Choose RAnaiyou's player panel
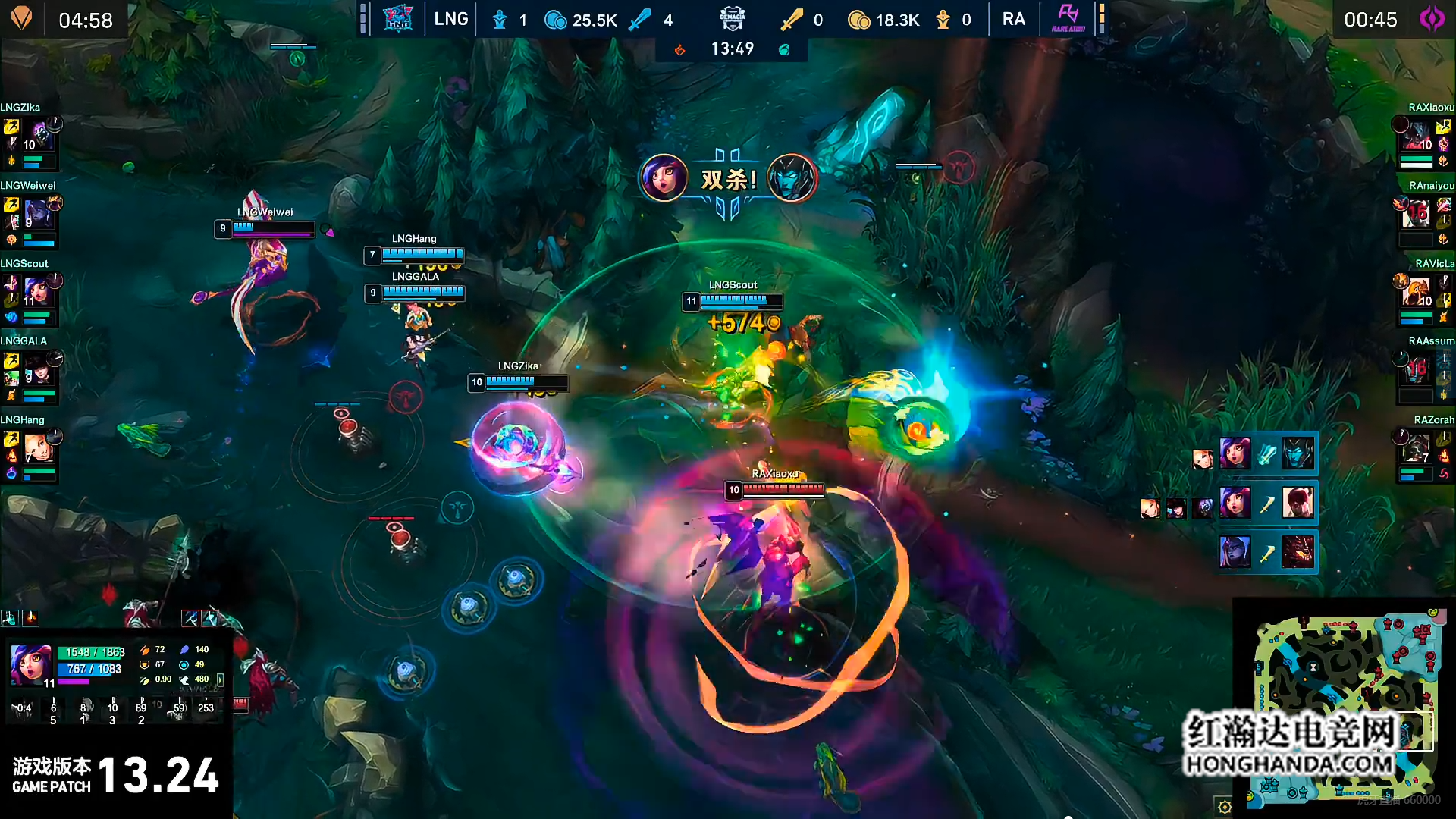This screenshot has width=1456, height=819. point(1424,216)
